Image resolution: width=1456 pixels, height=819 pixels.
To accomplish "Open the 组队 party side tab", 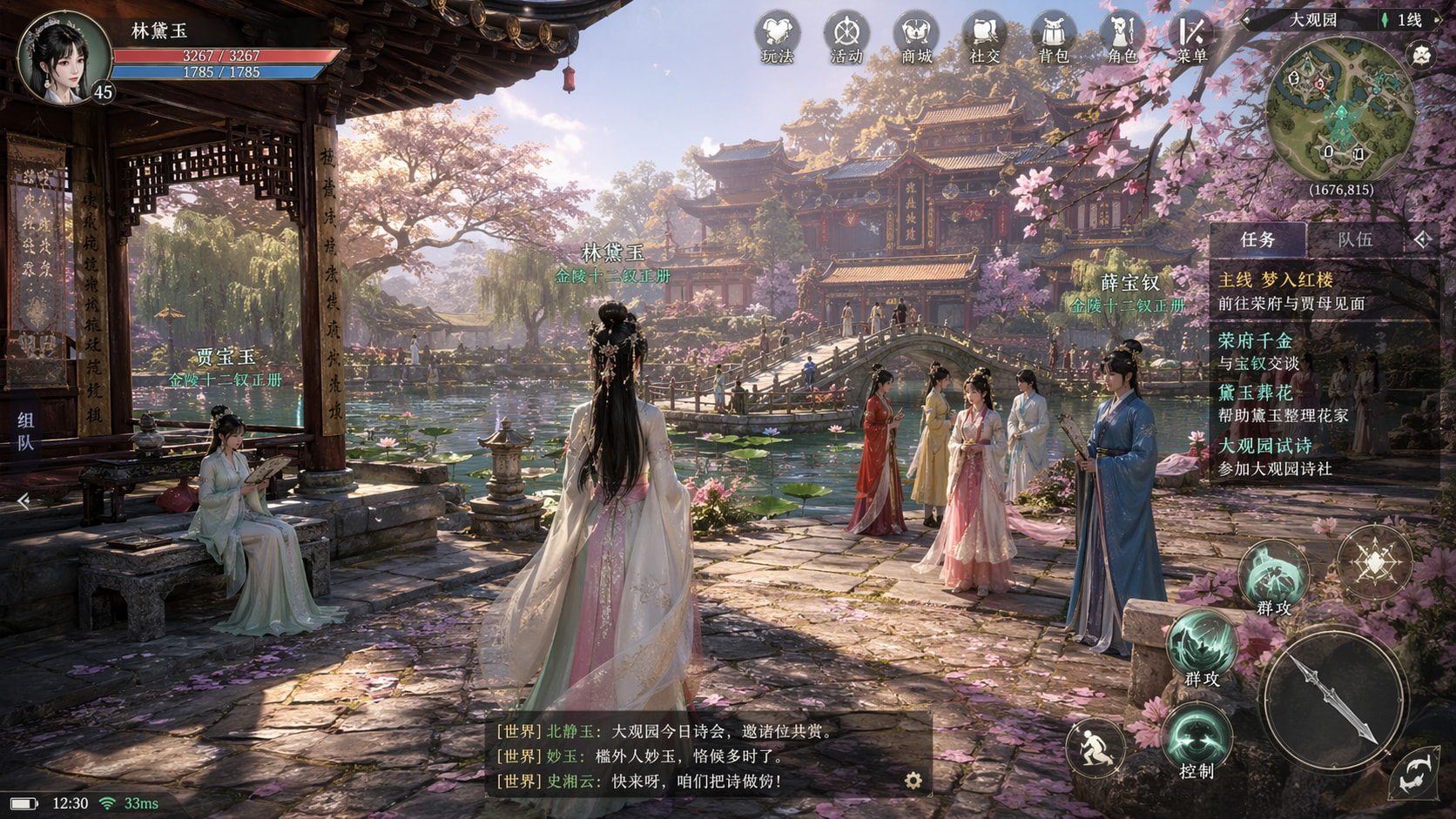I will (x=25, y=432).
